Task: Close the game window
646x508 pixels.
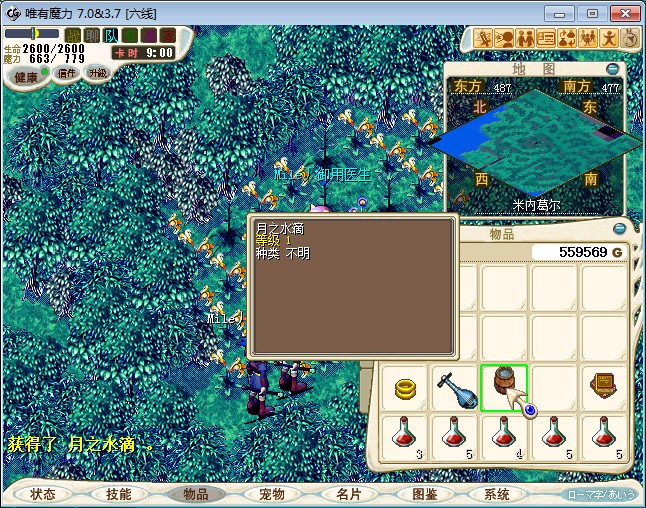Action: click(x=624, y=13)
